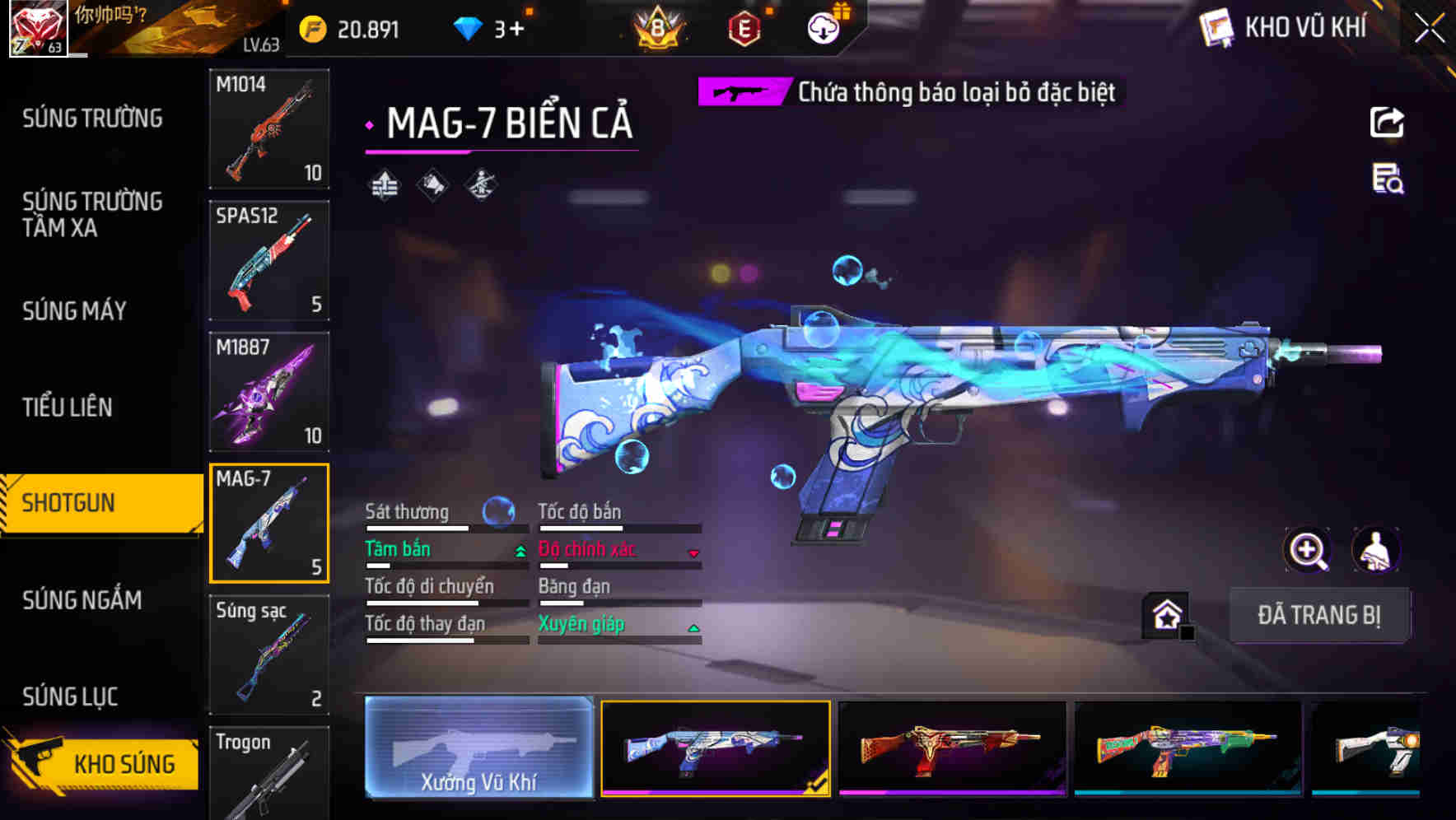Select the Súng sạc weapon slot

269,655
